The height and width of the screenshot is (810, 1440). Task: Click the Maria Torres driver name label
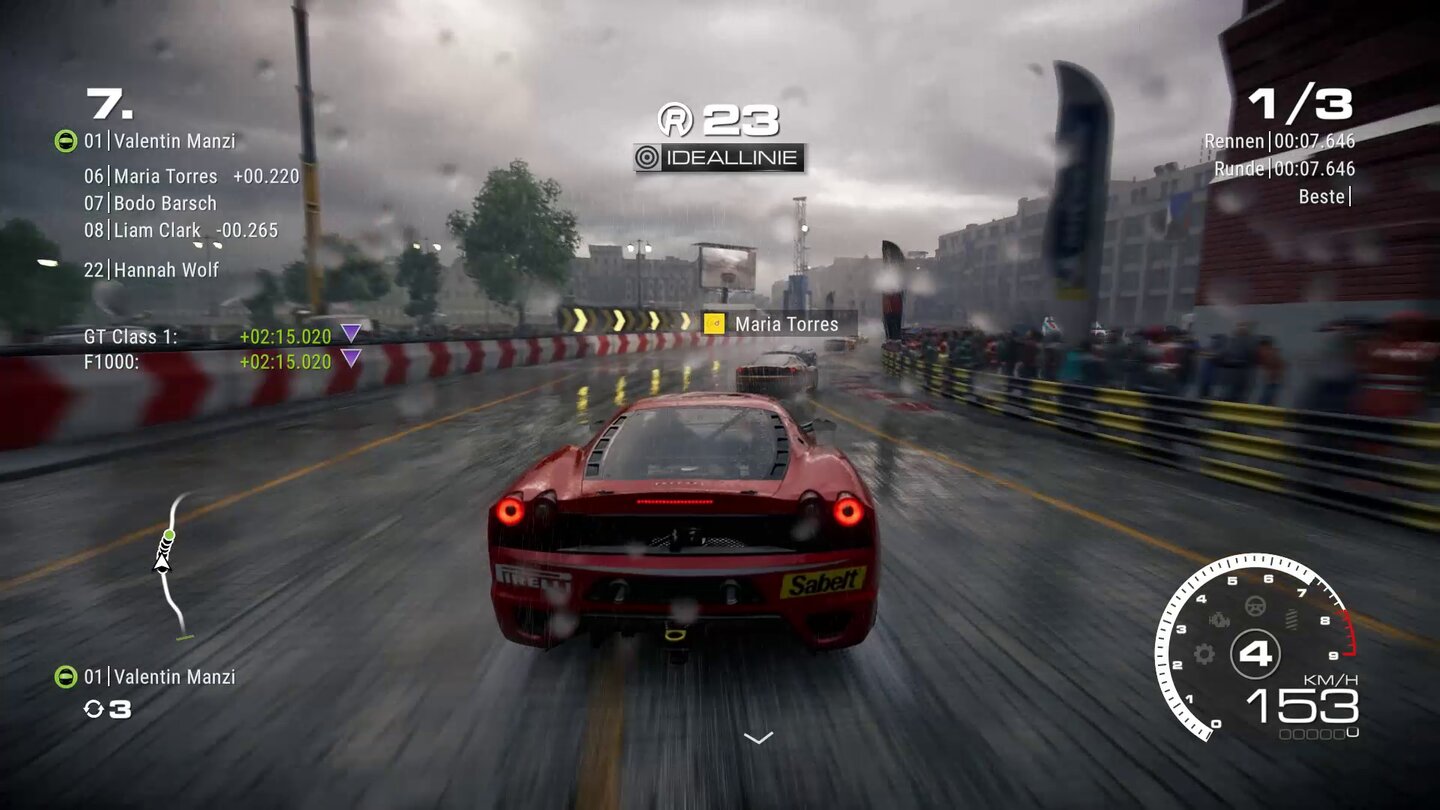786,324
